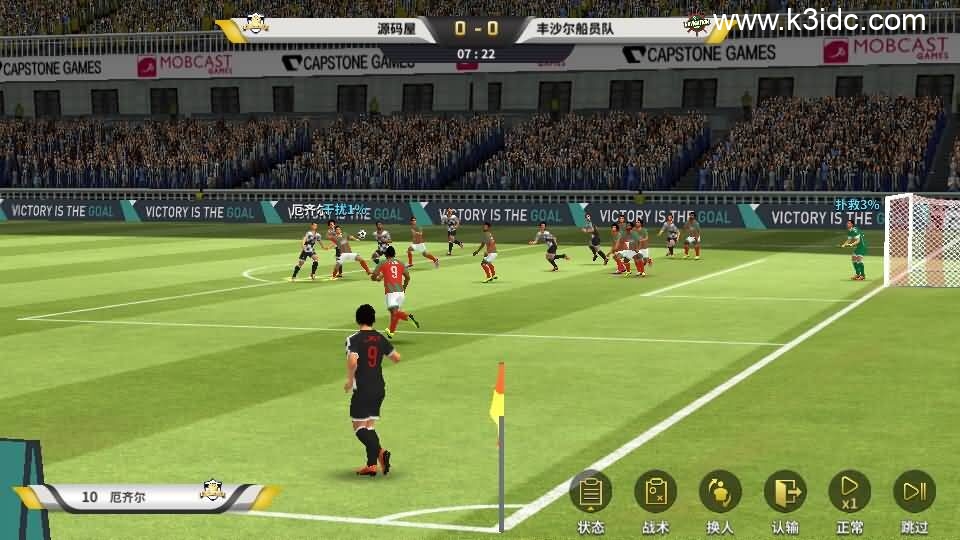Open the 状态 (status) panel
Viewport: 960px width, 540px height.
590,492
